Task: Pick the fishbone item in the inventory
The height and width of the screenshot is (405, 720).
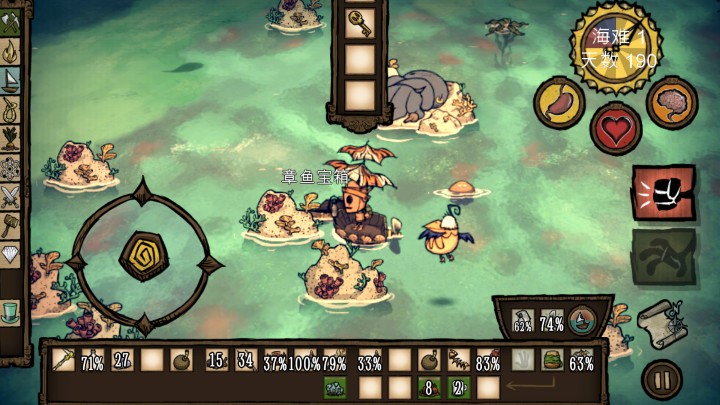Action: pyautogui.click(x=459, y=360)
